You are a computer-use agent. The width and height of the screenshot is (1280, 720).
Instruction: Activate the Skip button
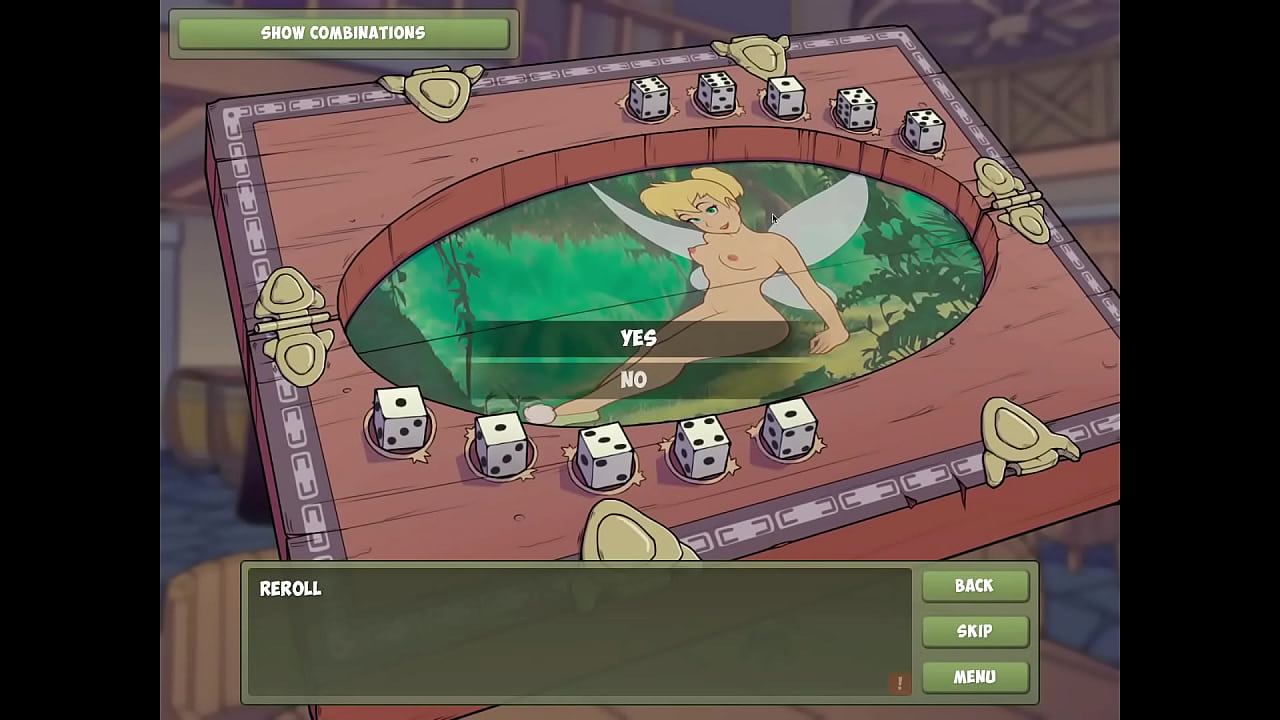coord(974,631)
